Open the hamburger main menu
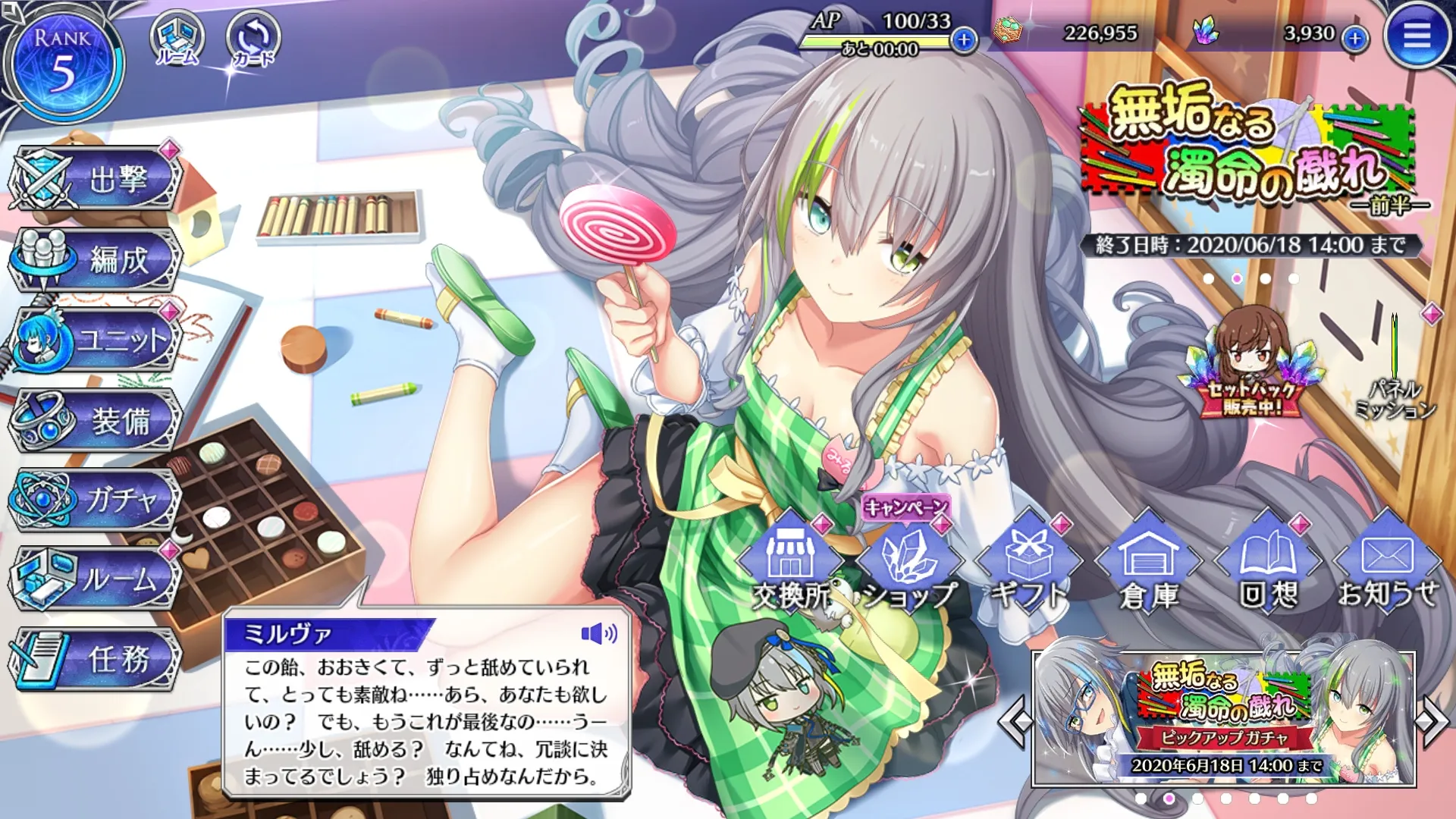This screenshot has width=1456, height=819. [1416, 36]
